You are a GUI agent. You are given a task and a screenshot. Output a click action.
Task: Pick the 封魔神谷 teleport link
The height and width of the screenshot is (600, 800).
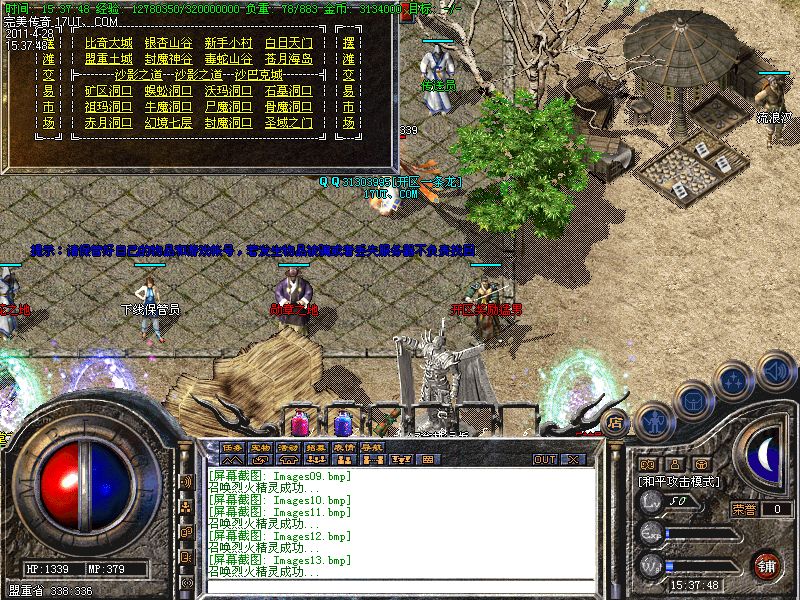pyautogui.click(x=168, y=59)
